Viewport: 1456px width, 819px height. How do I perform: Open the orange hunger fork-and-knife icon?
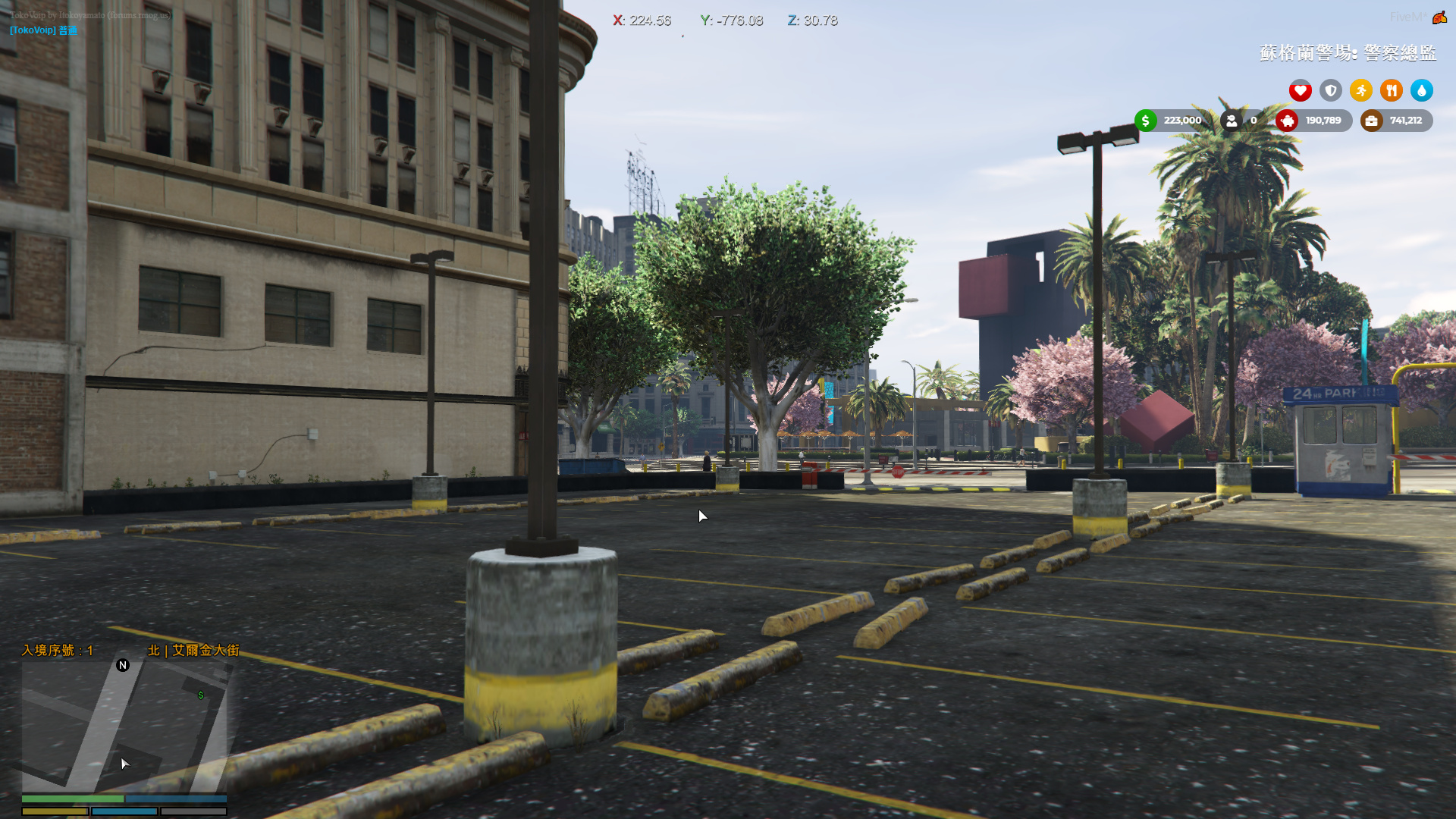(1392, 90)
